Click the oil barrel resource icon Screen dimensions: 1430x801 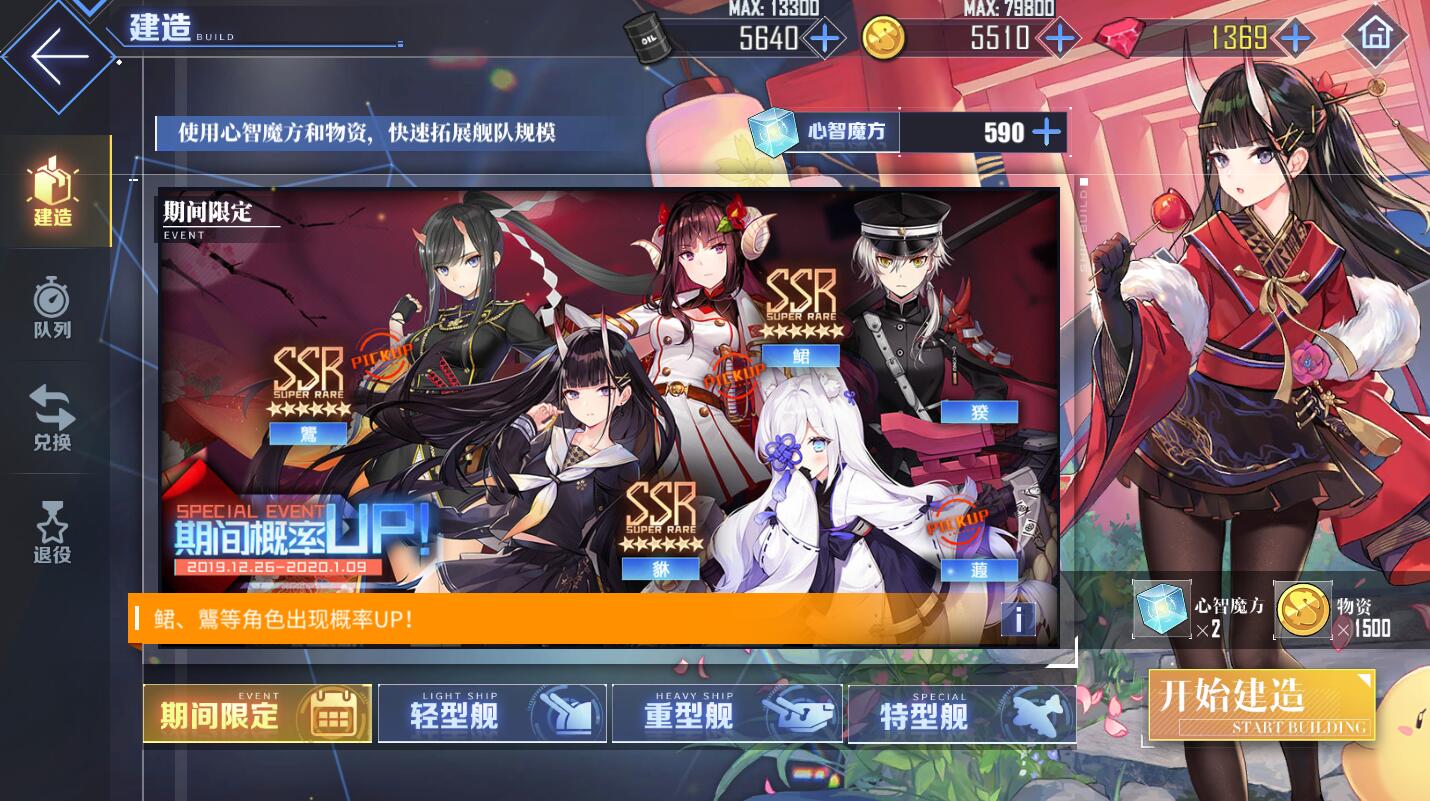[x=648, y=38]
